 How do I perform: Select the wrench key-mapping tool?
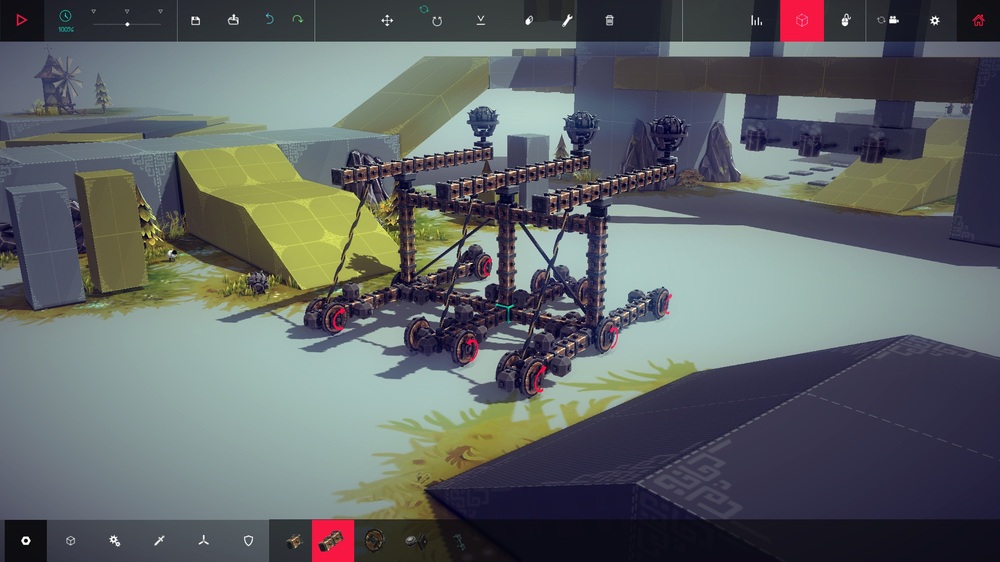[567, 20]
